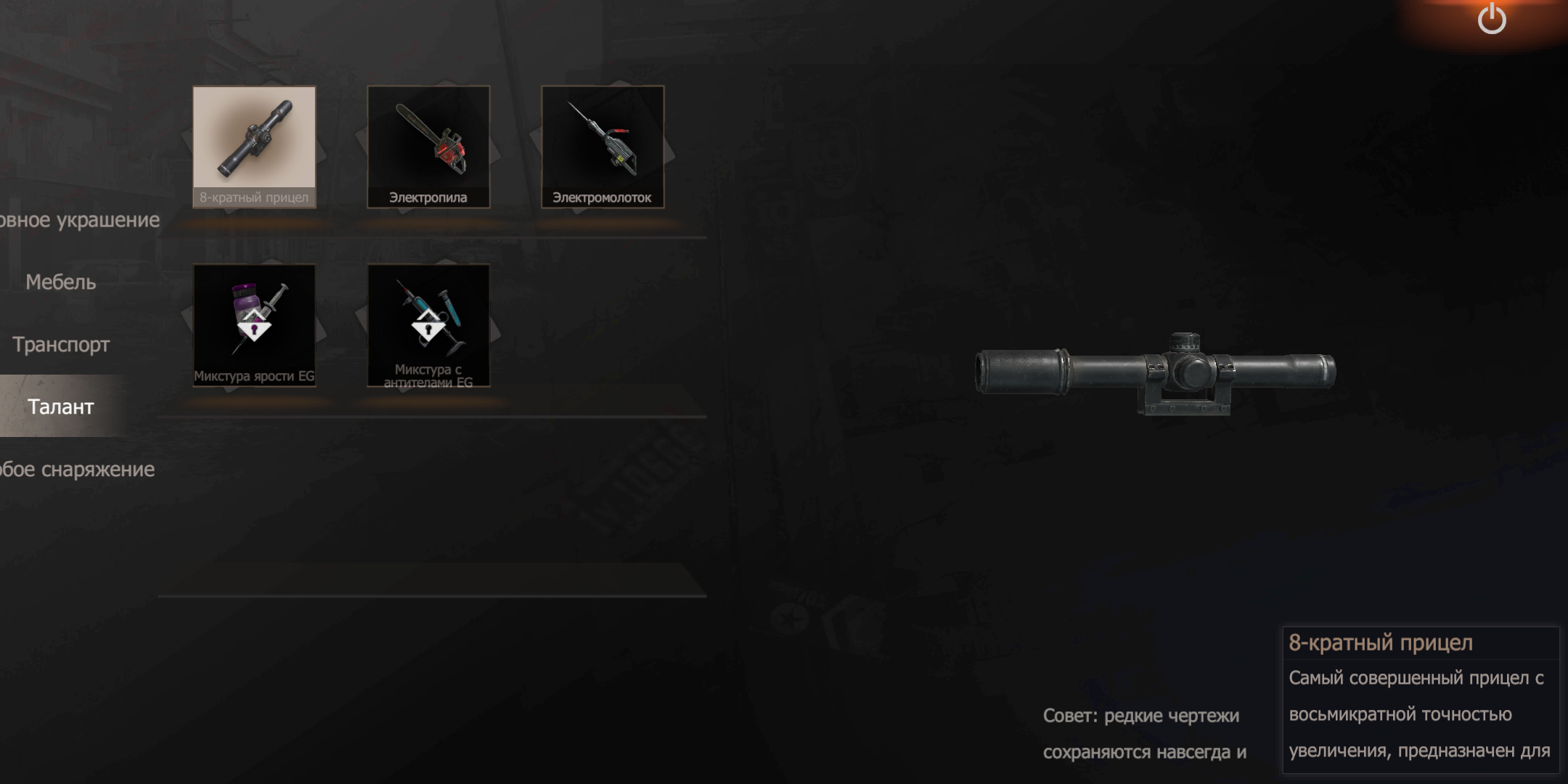Open the снаряжение category tab
The height and width of the screenshot is (784, 1568).
[x=77, y=470]
